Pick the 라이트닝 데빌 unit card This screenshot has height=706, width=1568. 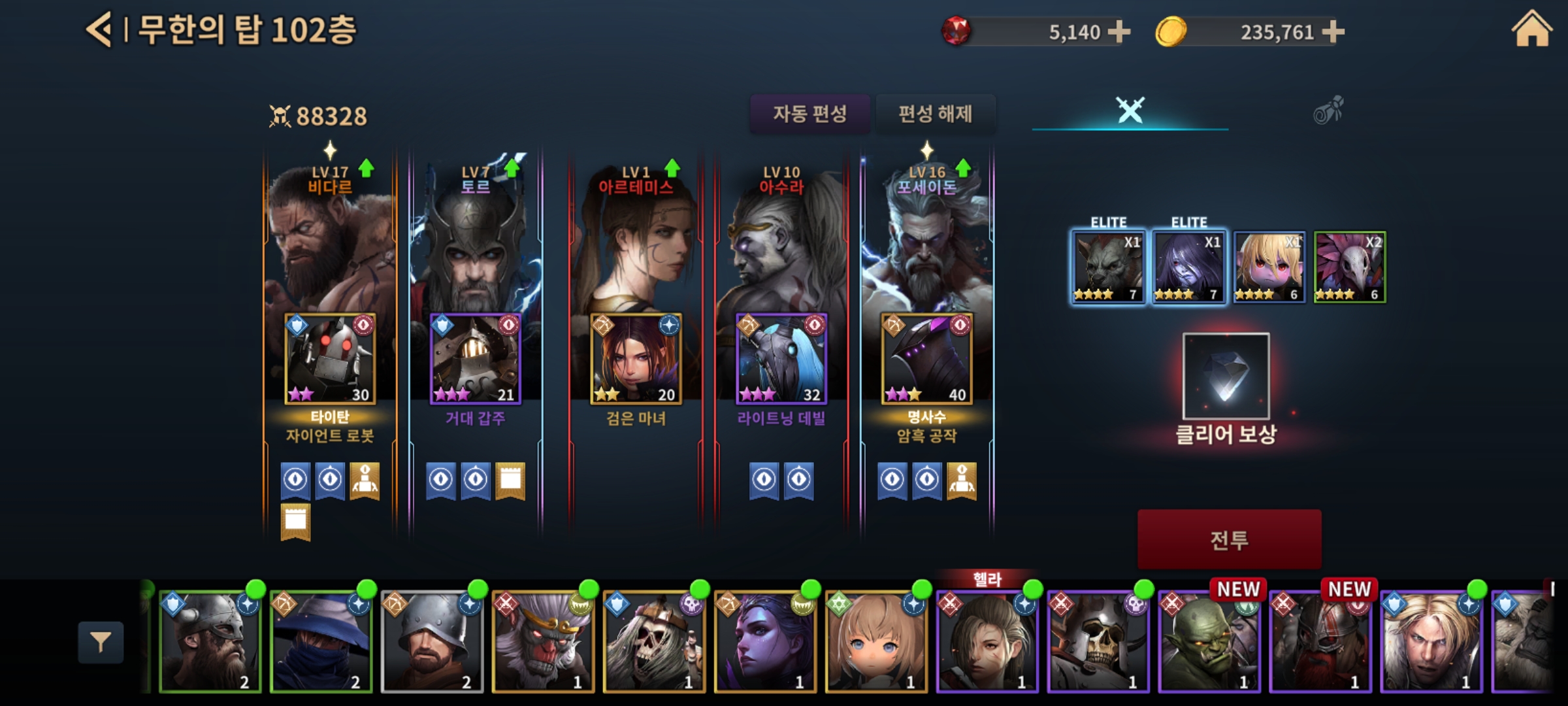(x=781, y=358)
